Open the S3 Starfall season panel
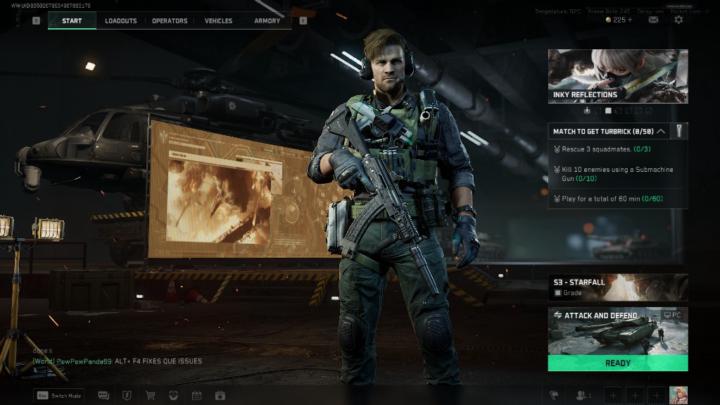 617,288
